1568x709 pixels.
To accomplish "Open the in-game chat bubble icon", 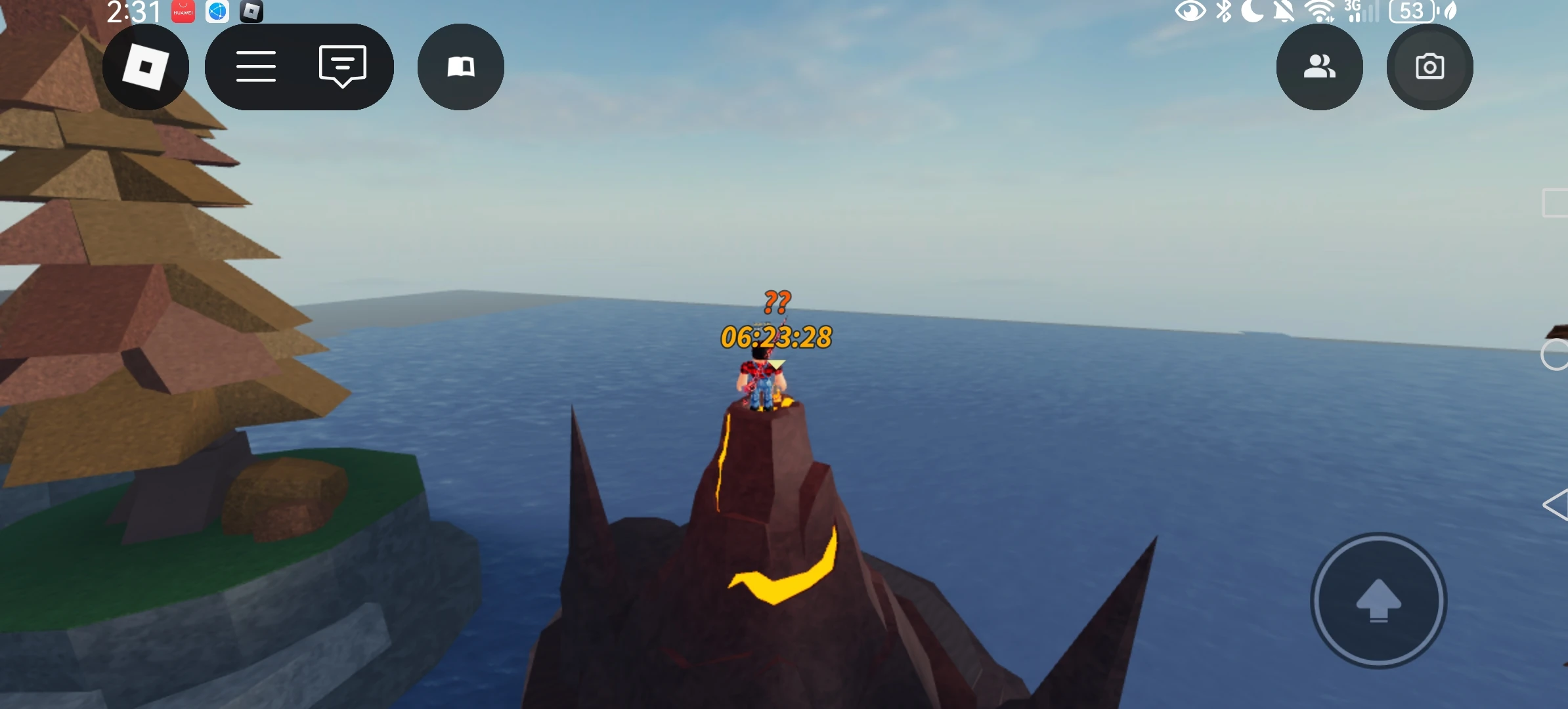I will pos(342,67).
